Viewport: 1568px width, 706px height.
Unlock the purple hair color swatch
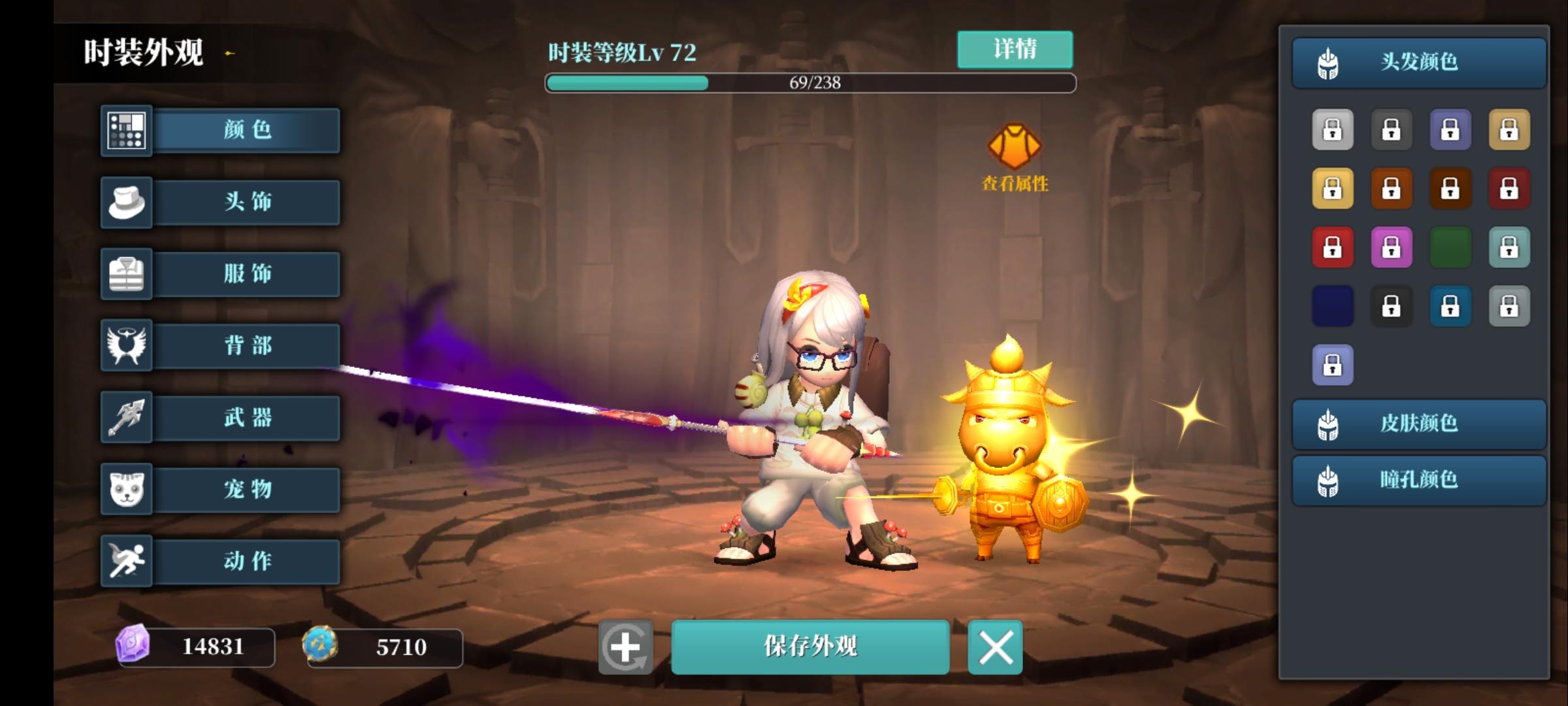[1392, 246]
